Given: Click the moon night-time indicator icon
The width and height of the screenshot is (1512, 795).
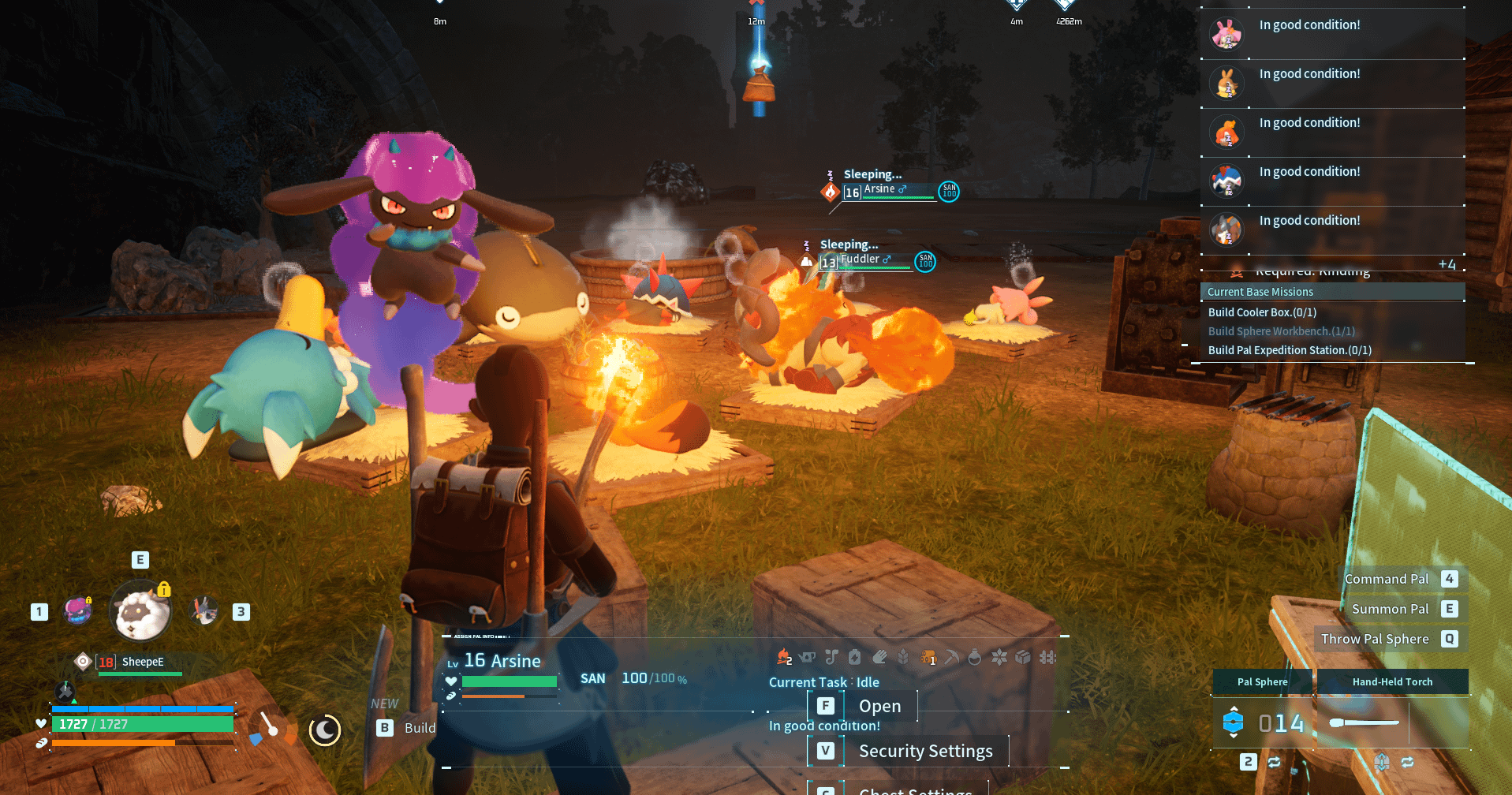Looking at the screenshot, I should [x=324, y=730].
